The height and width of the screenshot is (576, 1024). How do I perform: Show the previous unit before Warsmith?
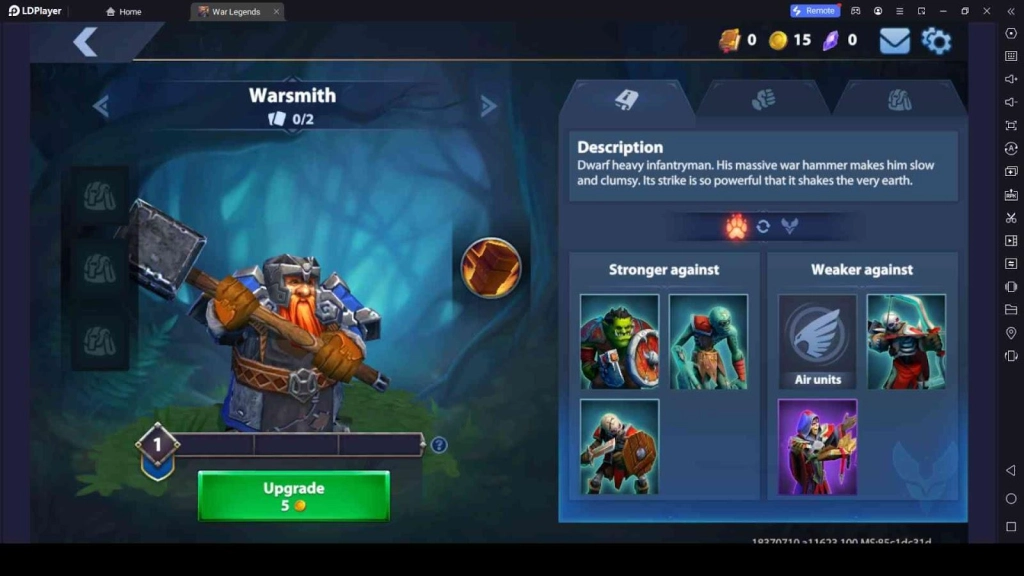click(101, 107)
